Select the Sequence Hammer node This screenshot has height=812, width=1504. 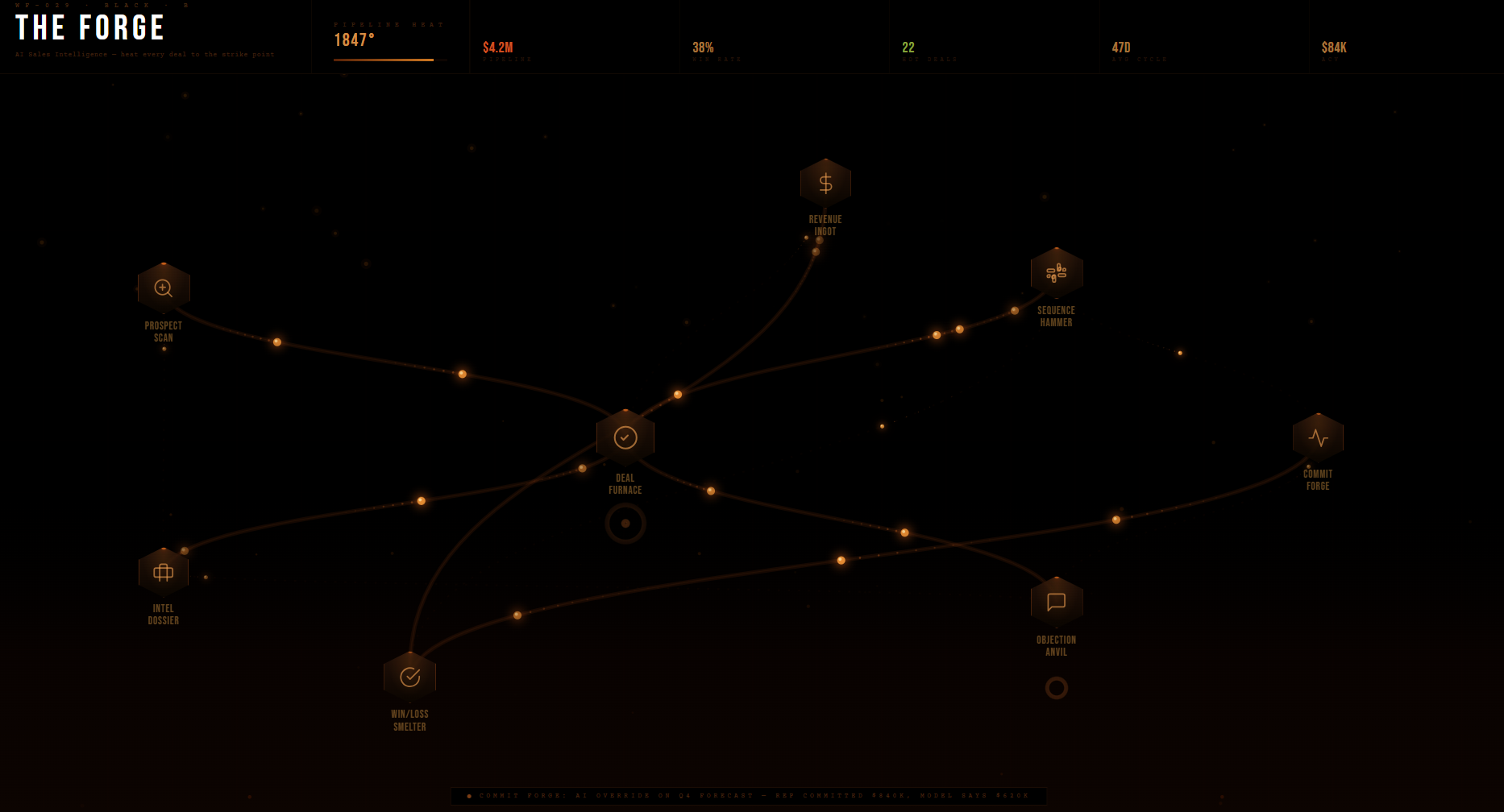click(1057, 272)
